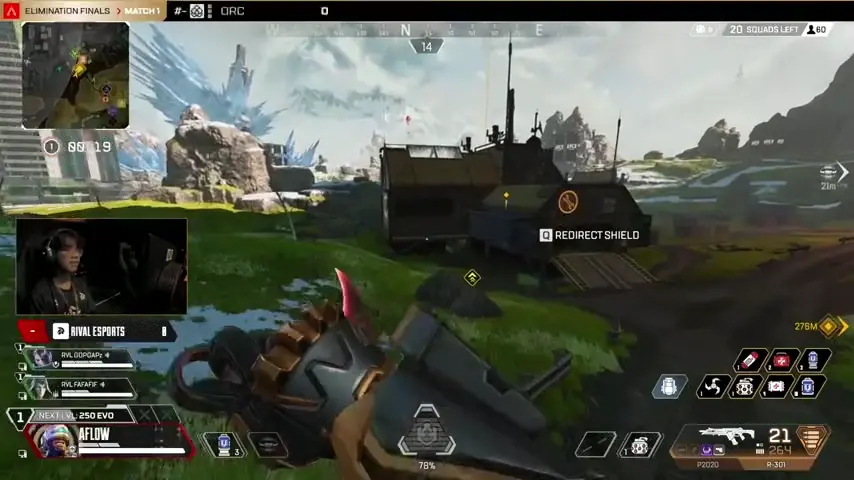Click the Match 1 label
The height and width of the screenshot is (480, 854).
tap(143, 11)
